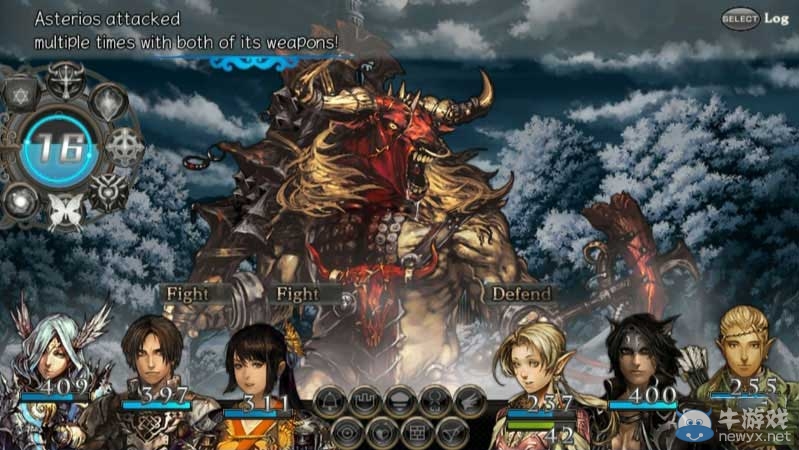Click the brick wall icon

[417, 433]
